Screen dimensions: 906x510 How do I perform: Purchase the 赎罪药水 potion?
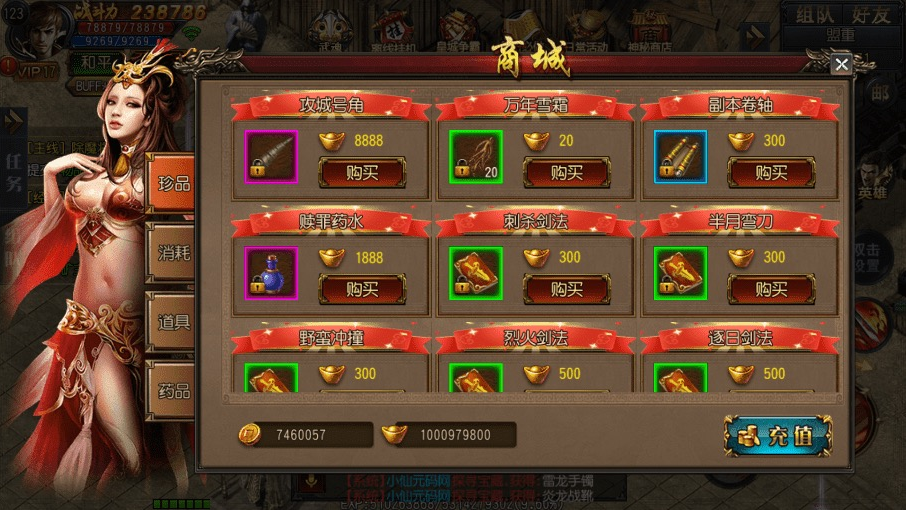tap(362, 289)
